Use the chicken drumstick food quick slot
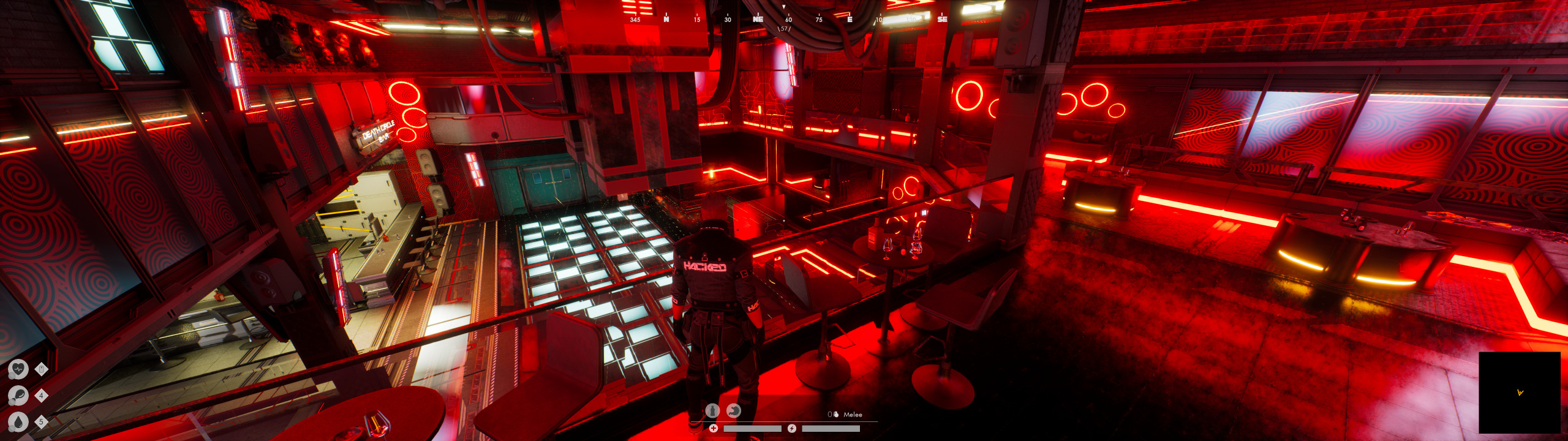1568x441 pixels. point(18,396)
